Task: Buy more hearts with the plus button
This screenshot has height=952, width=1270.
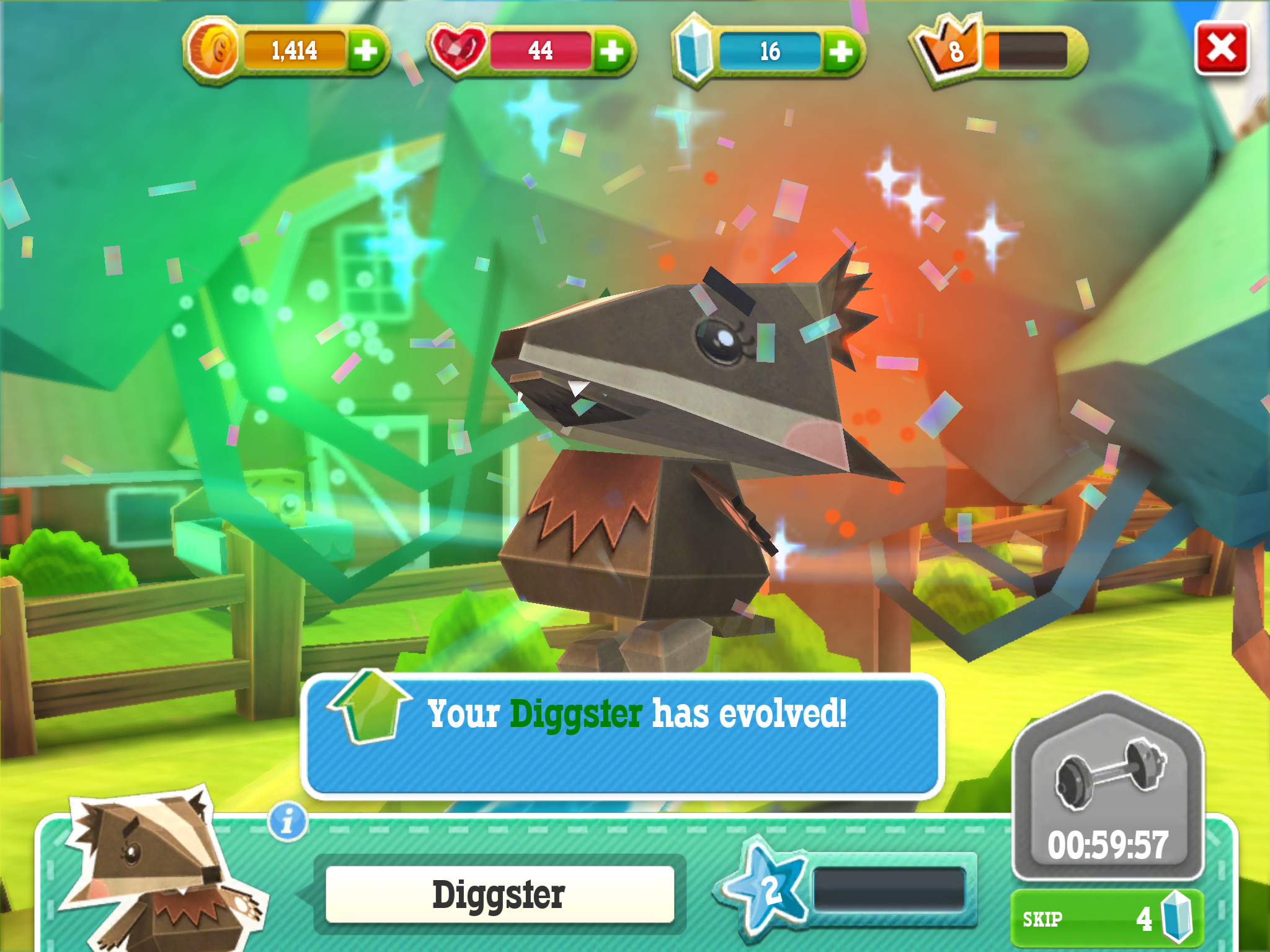Action: pos(612,51)
